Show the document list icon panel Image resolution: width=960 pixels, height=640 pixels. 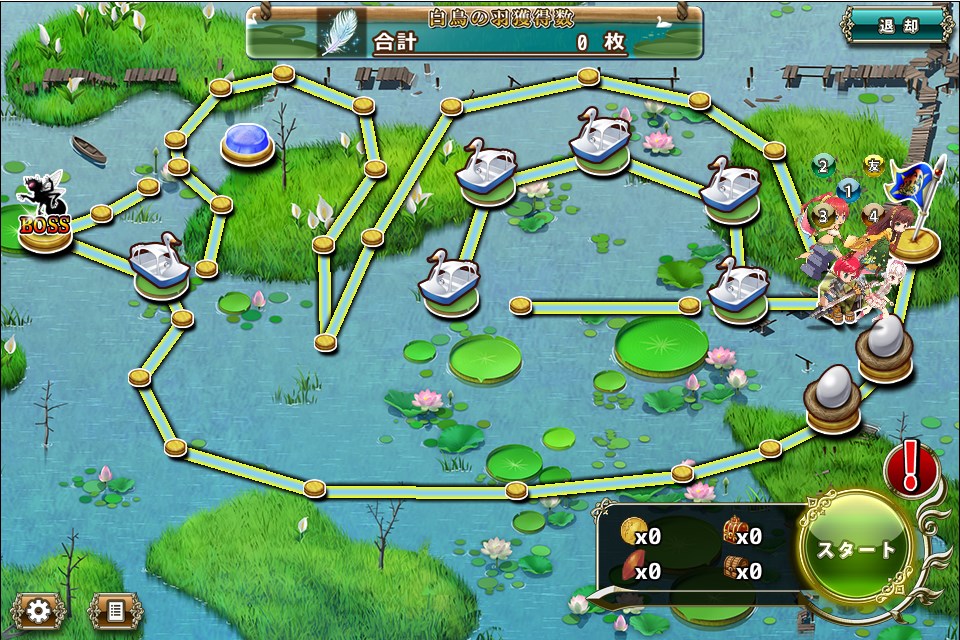point(115,609)
